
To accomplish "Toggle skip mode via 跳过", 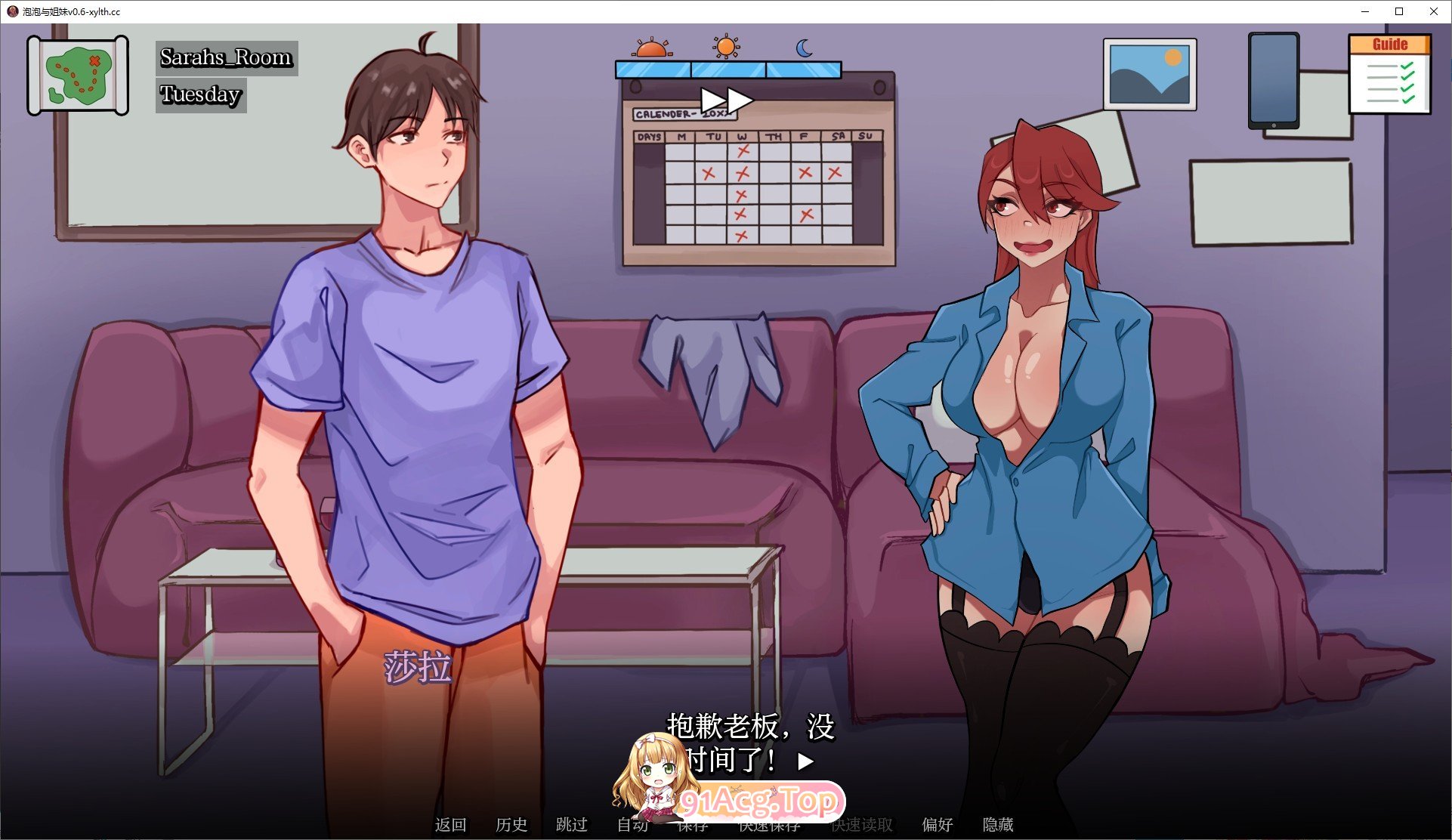I will pyautogui.click(x=572, y=825).
